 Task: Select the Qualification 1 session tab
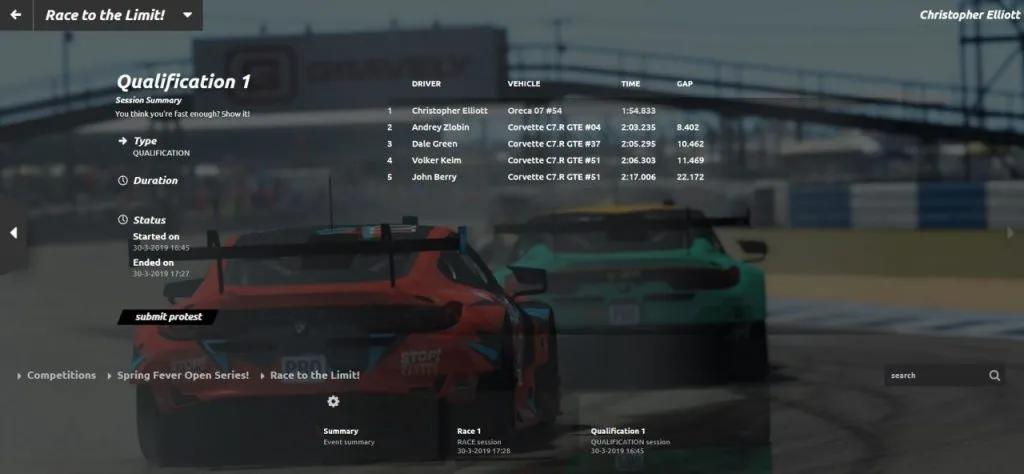pos(630,436)
